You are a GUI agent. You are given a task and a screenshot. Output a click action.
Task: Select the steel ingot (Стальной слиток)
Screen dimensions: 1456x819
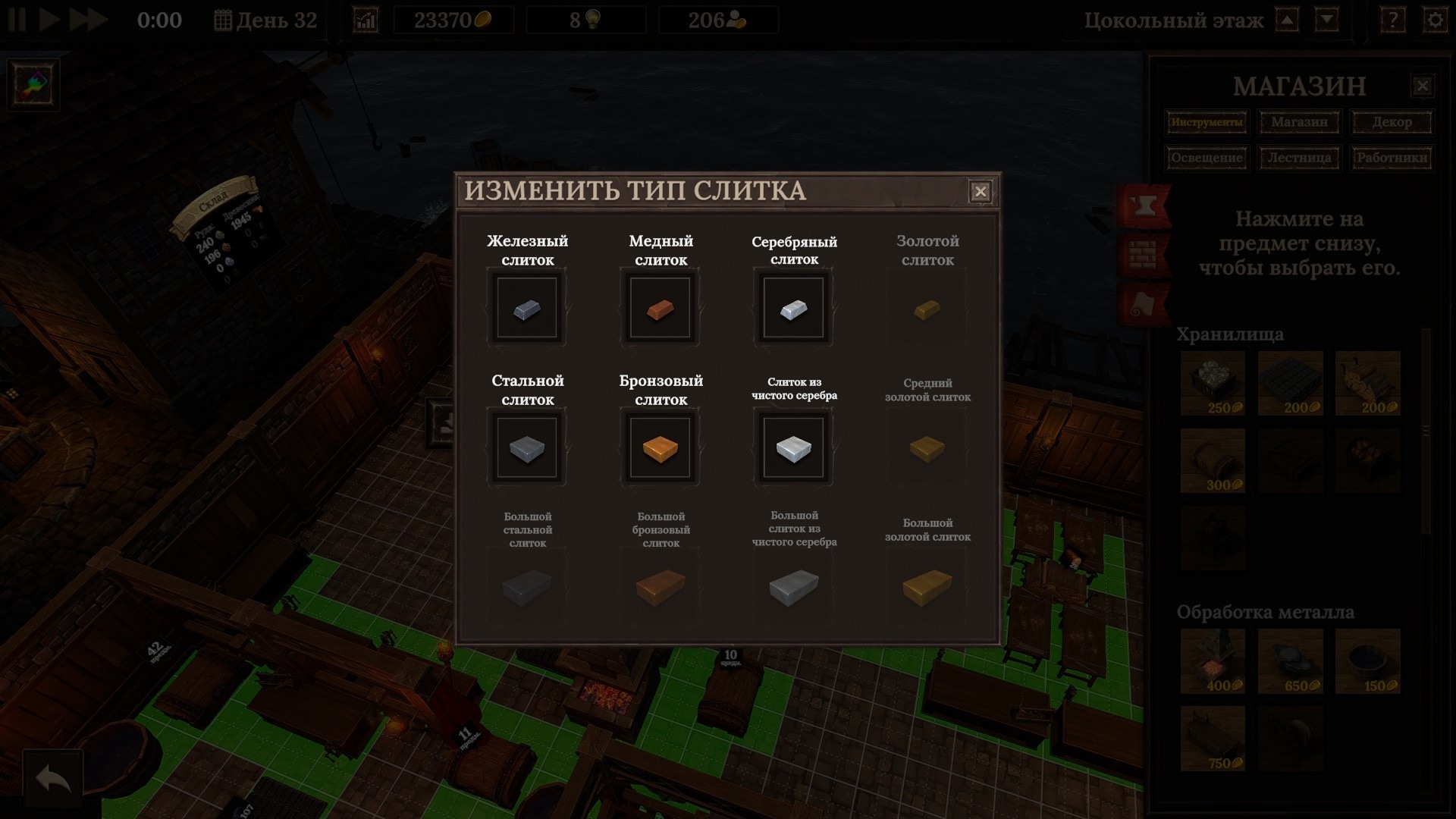pyautogui.click(x=527, y=447)
